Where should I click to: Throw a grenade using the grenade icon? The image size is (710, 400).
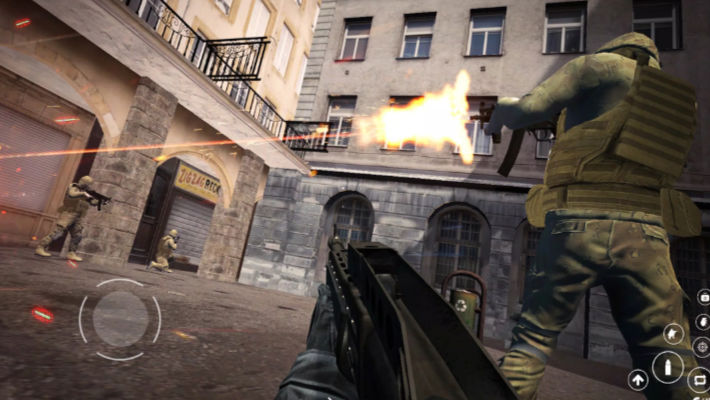702,320
